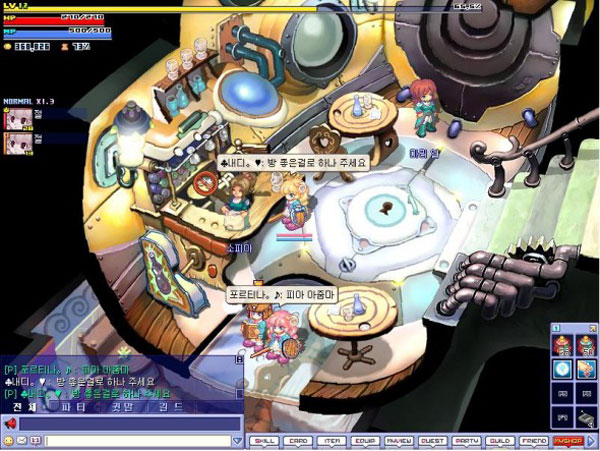Open the FRIEND list

(534, 440)
